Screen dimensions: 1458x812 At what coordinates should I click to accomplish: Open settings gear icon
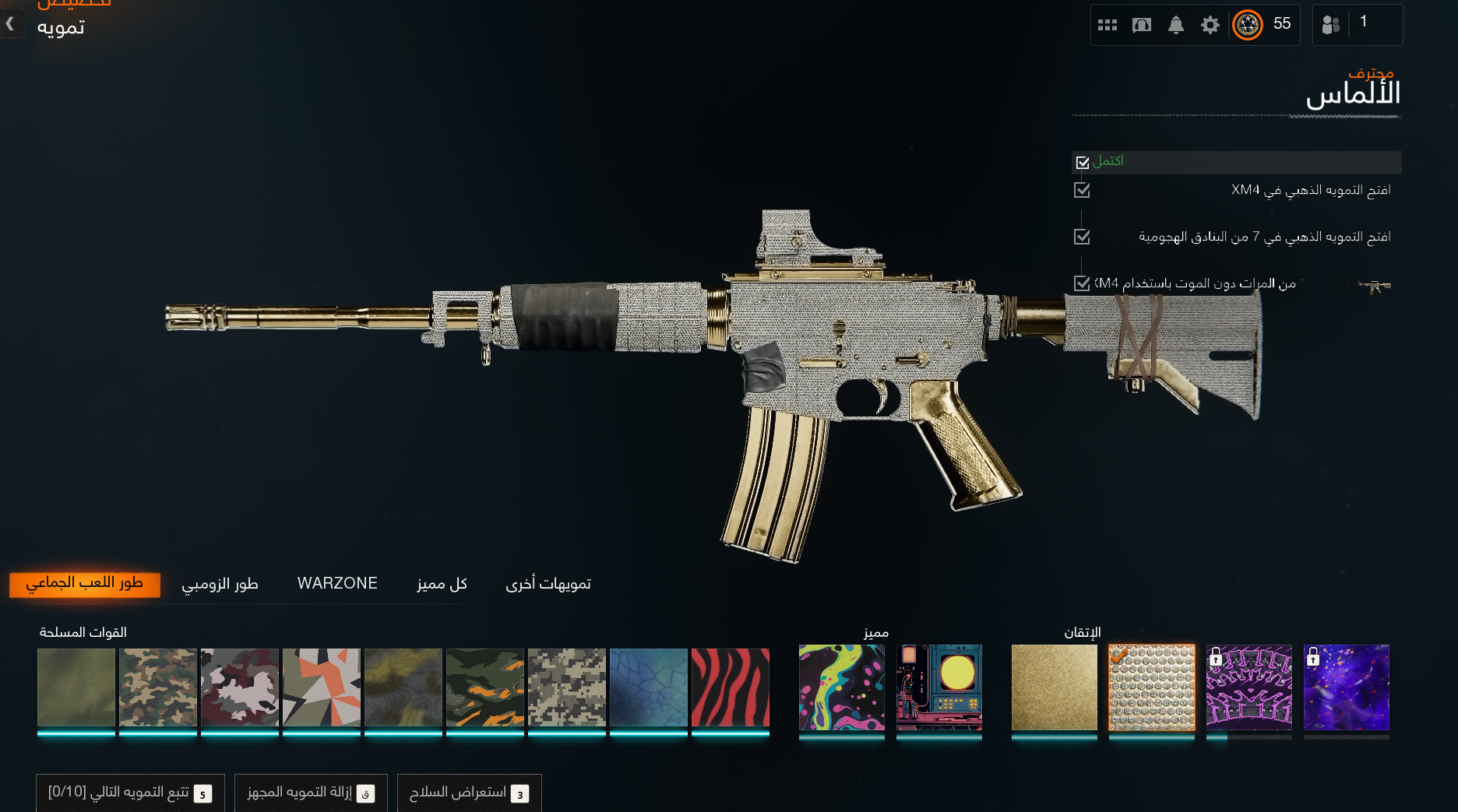pyautogui.click(x=1210, y=25)
